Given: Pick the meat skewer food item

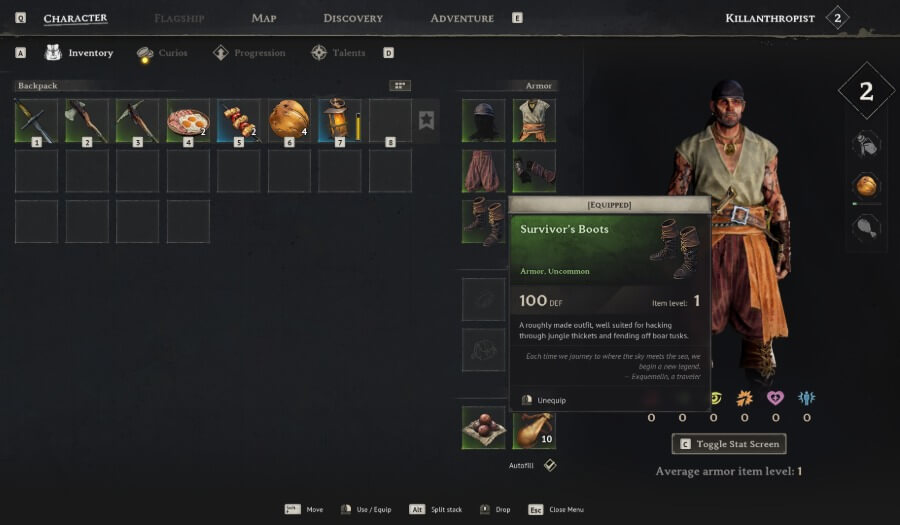Looking at the screenshot, I should pos(238,120).
